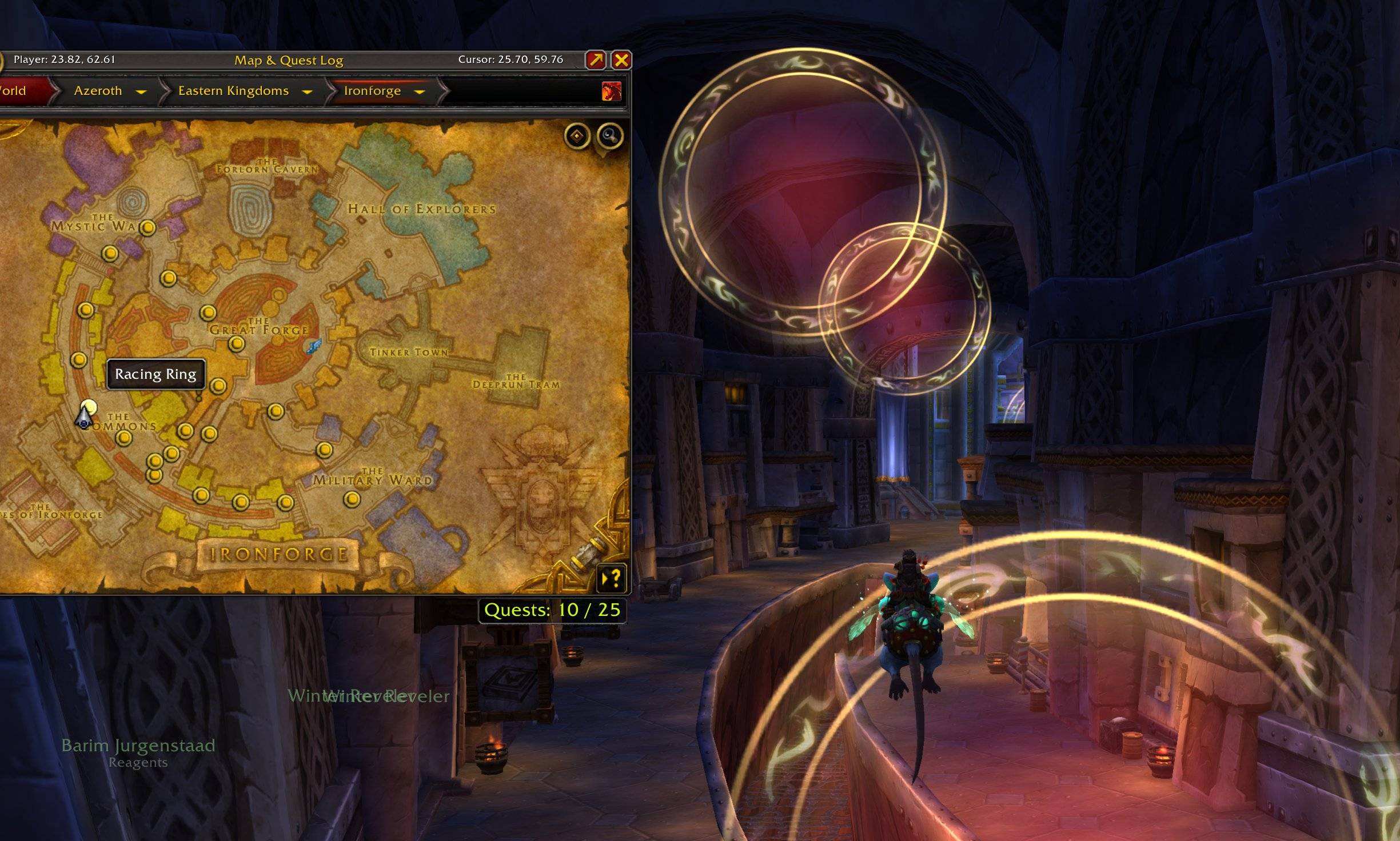1400x841 pixels.
Task: Select the blue flight master marker on map
Action: point(314,346)
